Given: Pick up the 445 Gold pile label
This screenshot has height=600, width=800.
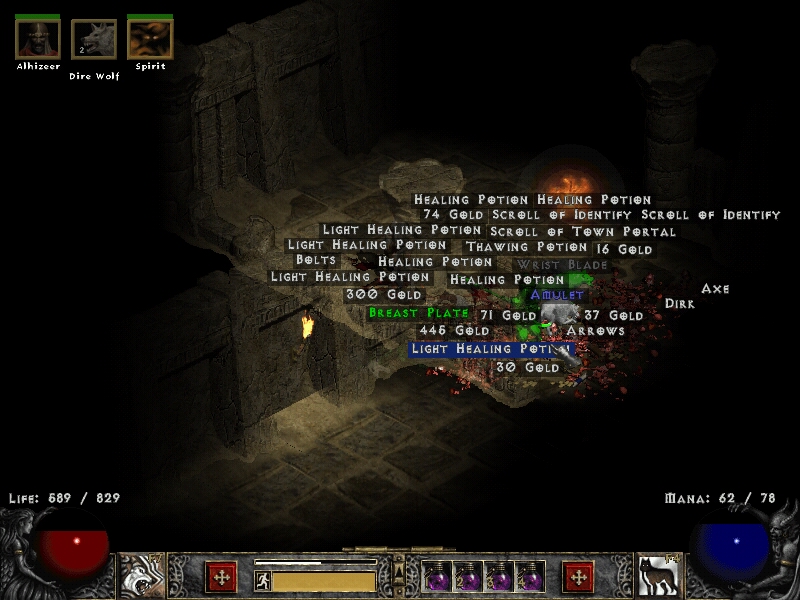Looking at the screenshot, I should [454, 331].
